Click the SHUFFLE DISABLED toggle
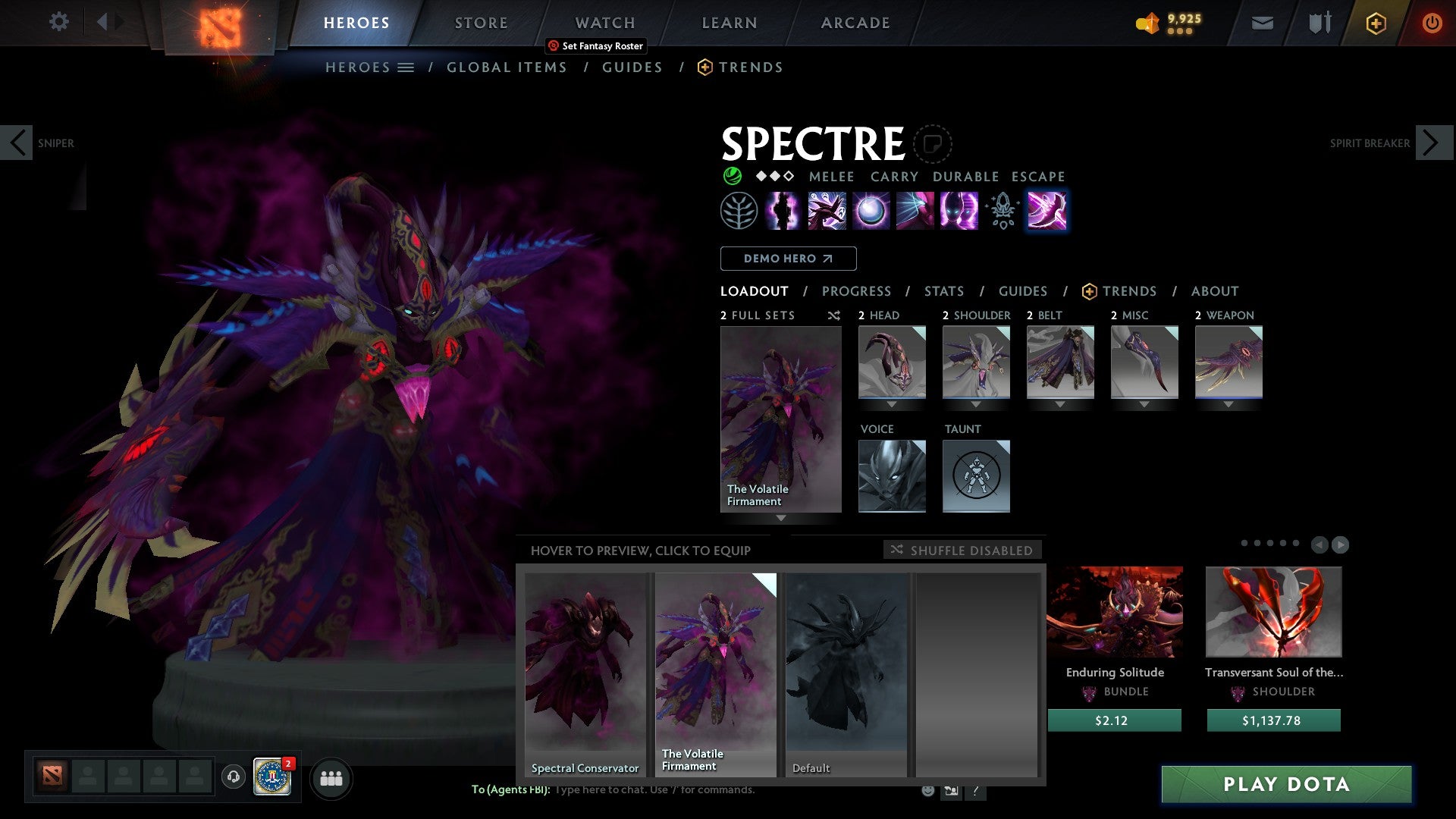Screen dimensions: 1456x819 tap(962, 551)
